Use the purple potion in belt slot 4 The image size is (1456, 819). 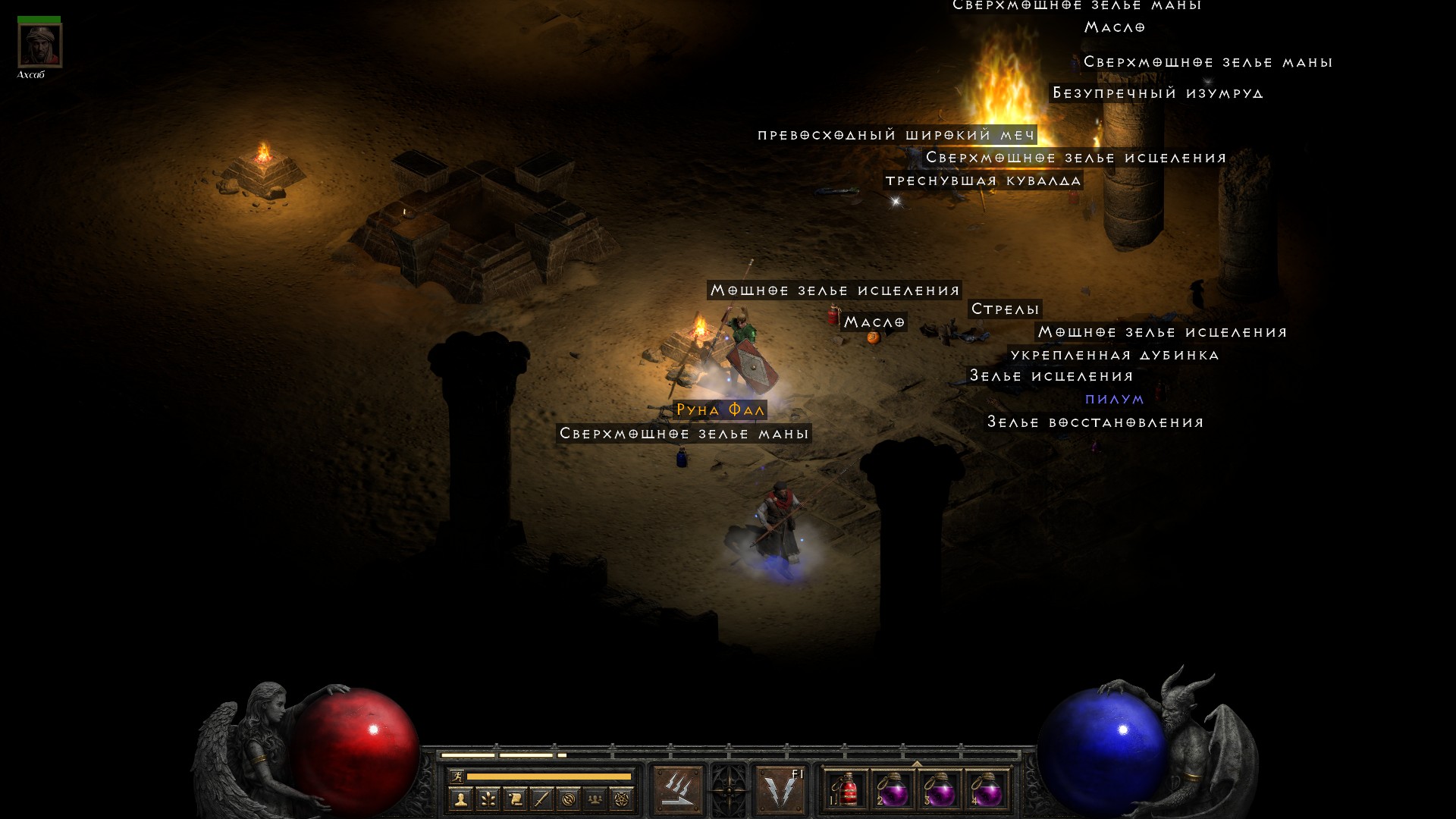point(987,791)
